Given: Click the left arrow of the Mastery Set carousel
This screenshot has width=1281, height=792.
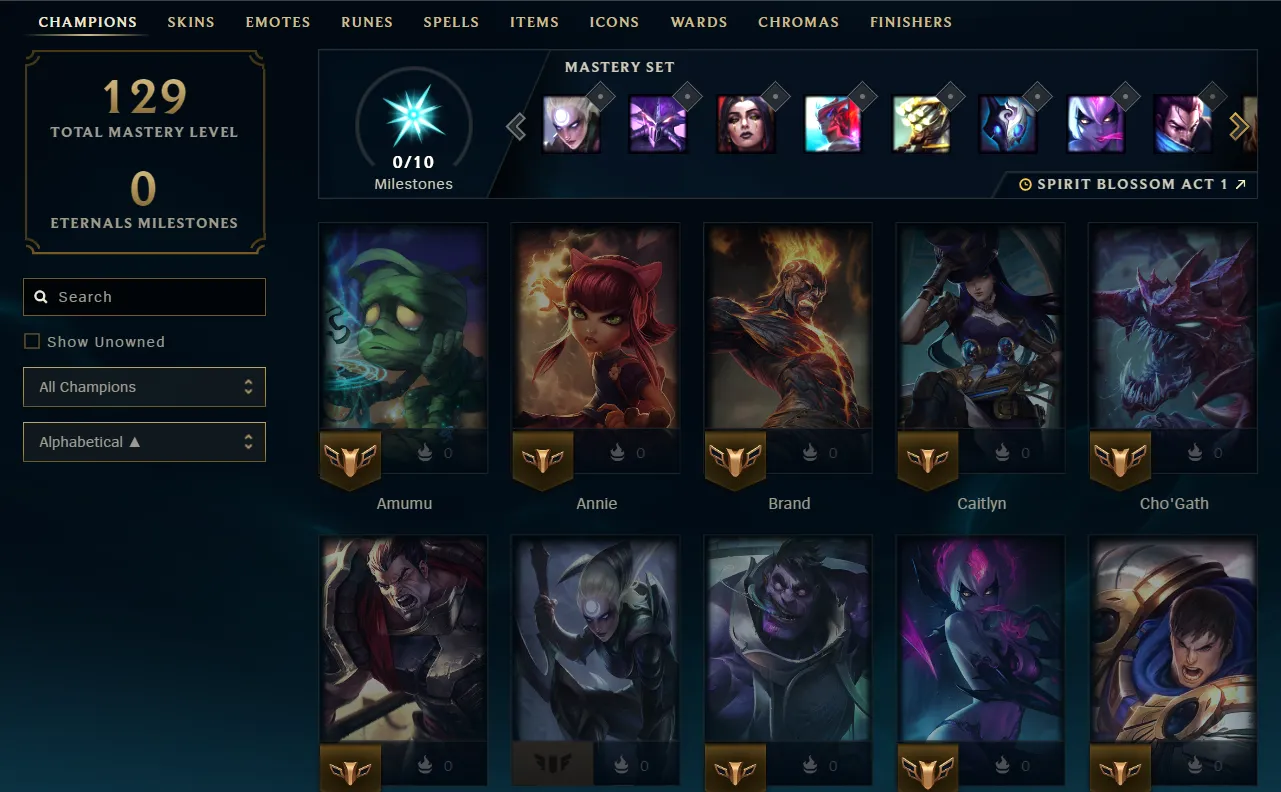Looking at the screenshot, I should click(x=516, y=126).
